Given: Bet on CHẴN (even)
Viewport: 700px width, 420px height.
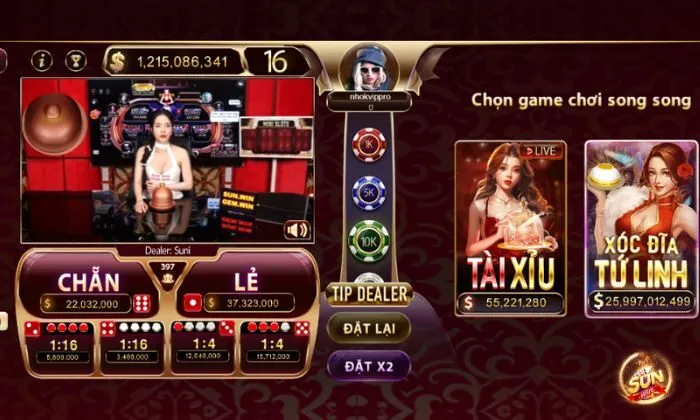Looking at the screenshot, I should click(88, 285).
